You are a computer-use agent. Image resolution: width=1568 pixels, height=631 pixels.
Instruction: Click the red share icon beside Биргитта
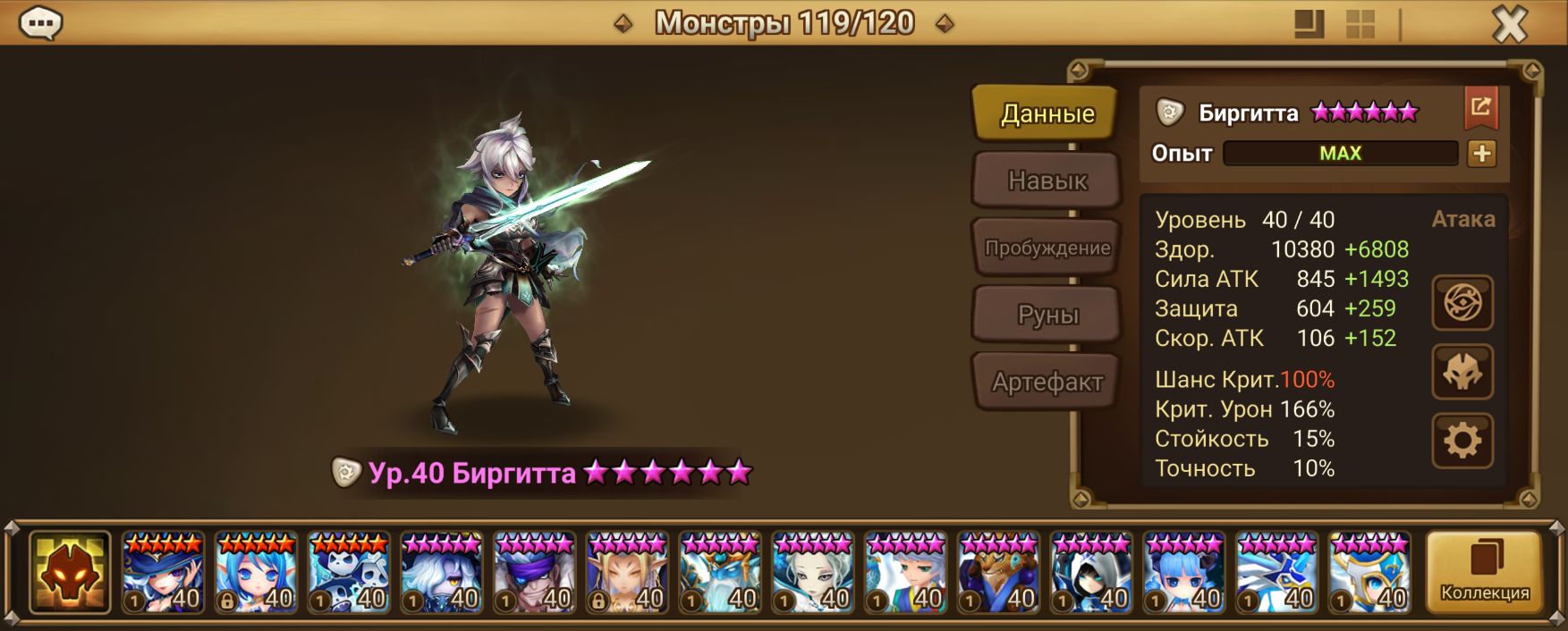point(1480,108)
